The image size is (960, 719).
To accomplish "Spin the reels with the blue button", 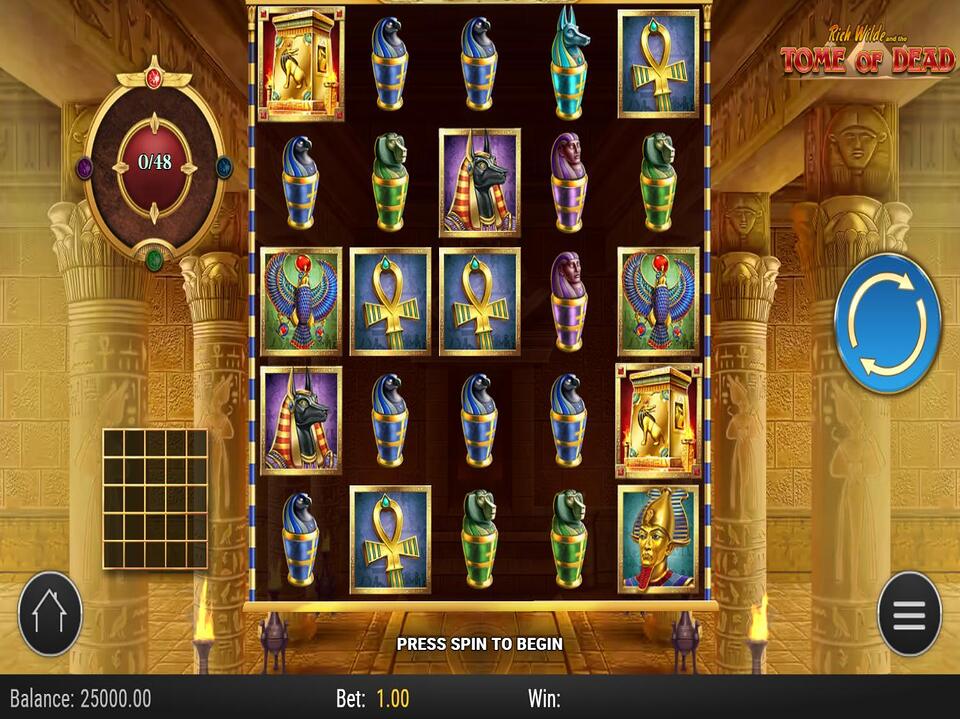I will coord(887,323).
